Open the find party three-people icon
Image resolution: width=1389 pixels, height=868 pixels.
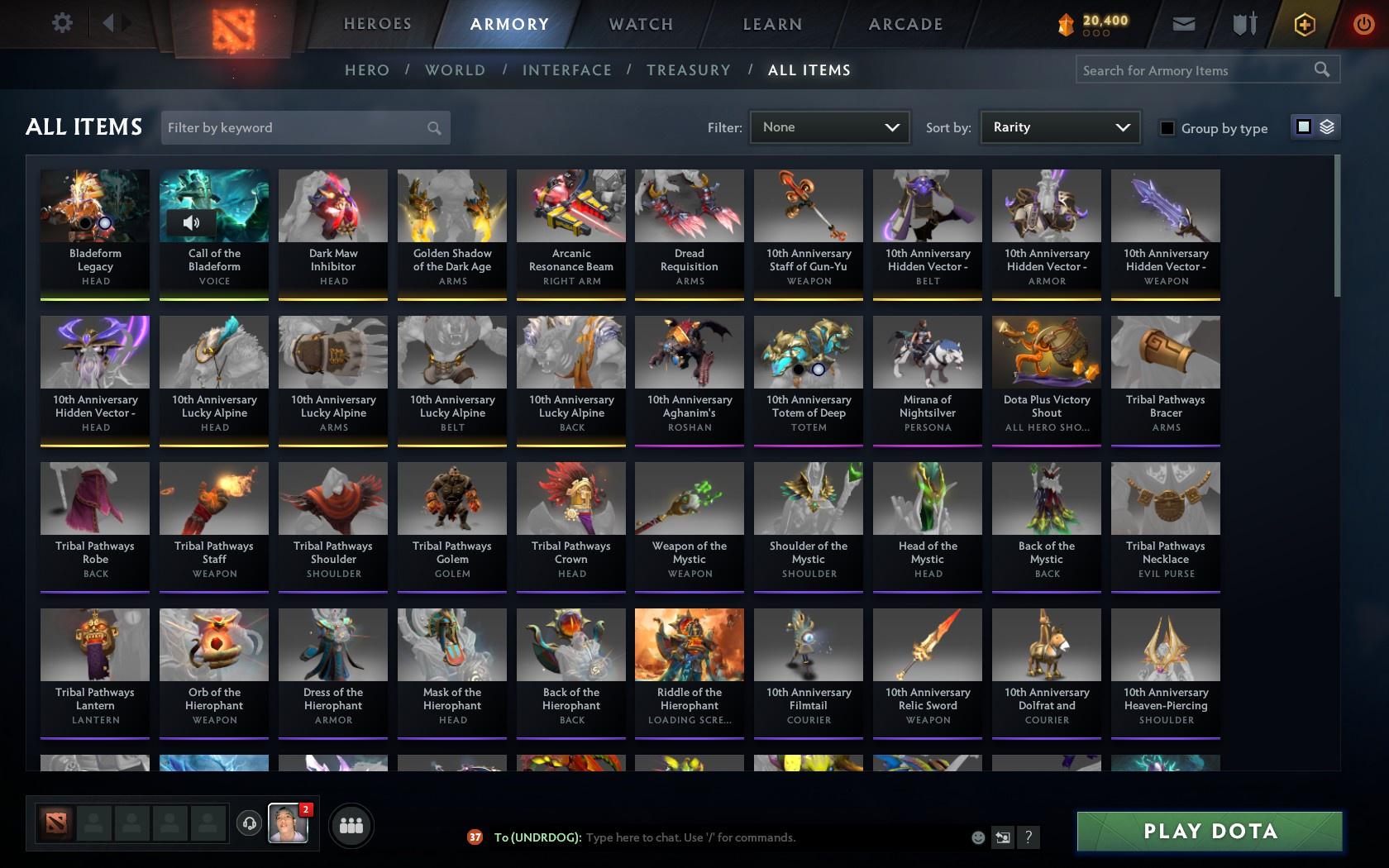351,825
